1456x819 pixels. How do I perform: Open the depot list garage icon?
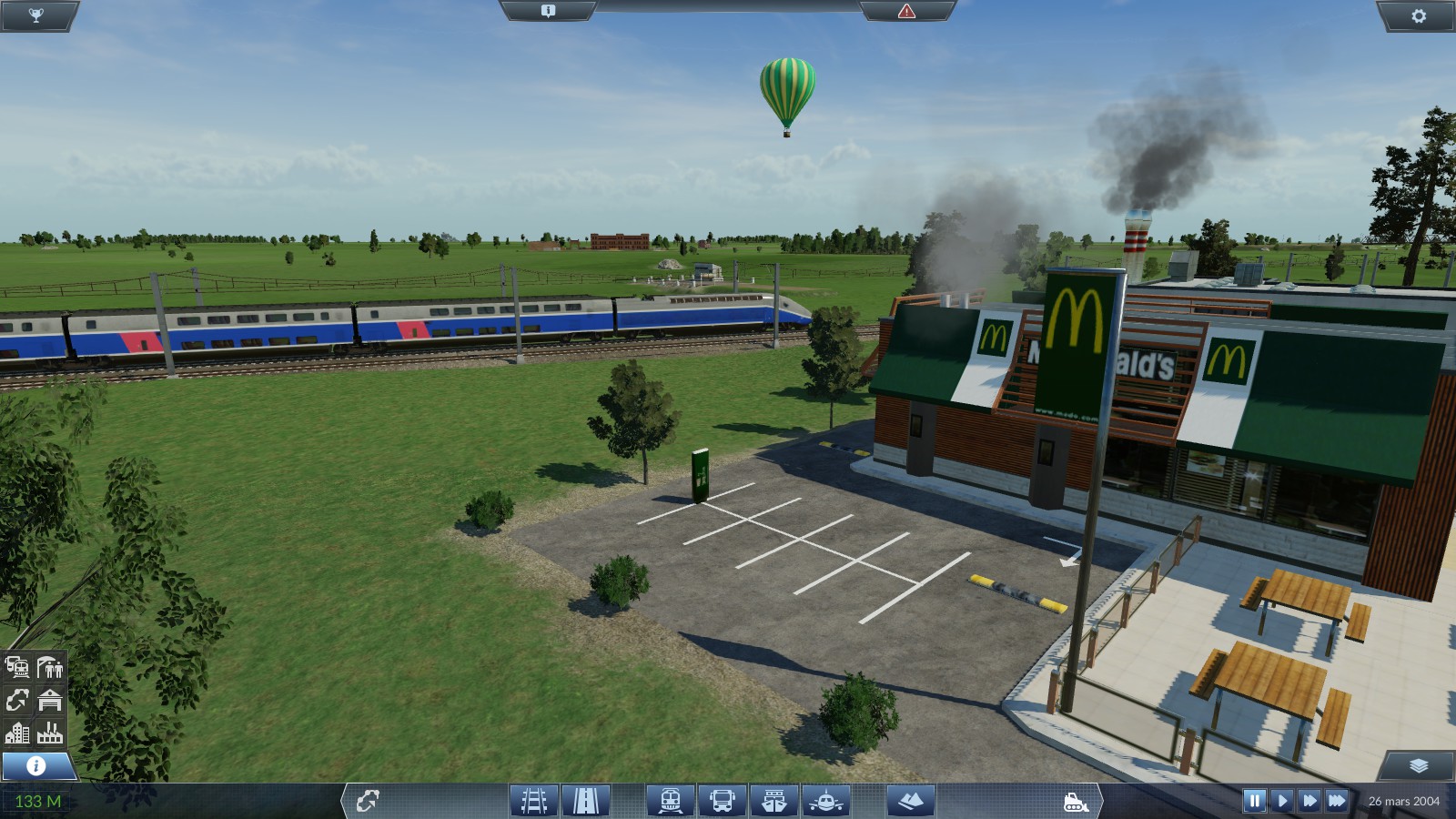click(50, 700)
